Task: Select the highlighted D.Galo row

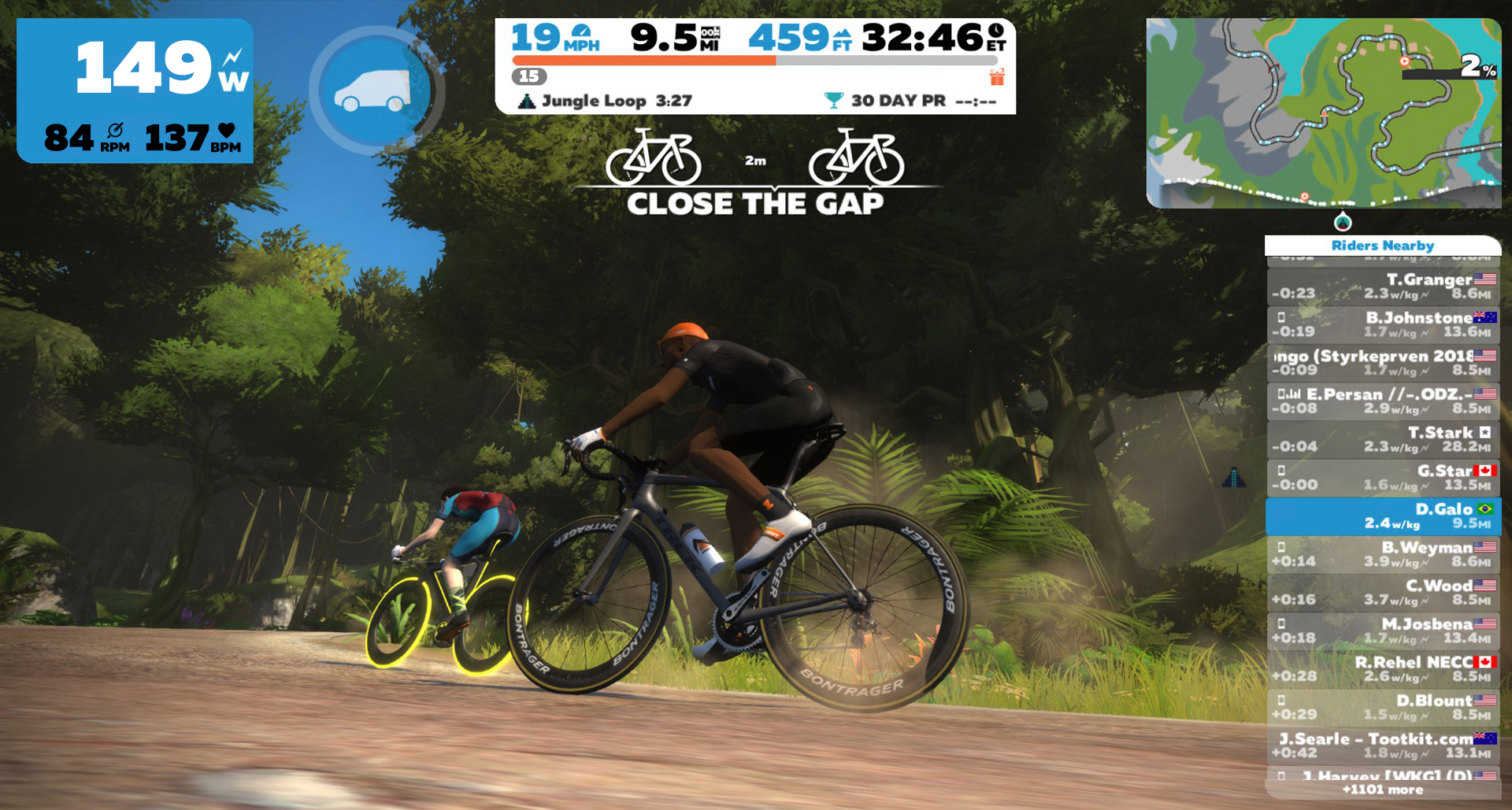Action: (x=1383, y=516)
